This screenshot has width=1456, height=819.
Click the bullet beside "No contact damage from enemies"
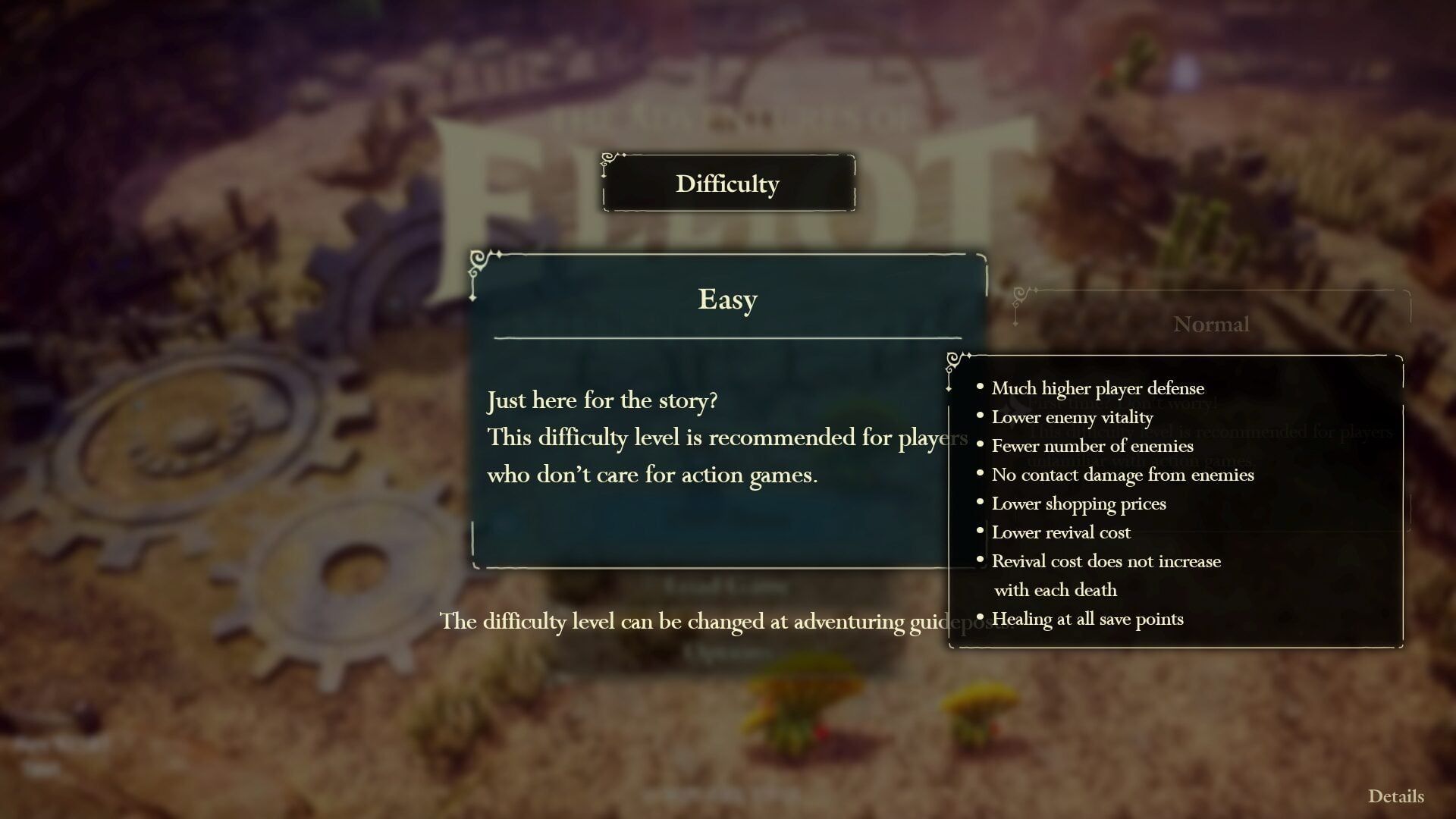tap(981, 473)
